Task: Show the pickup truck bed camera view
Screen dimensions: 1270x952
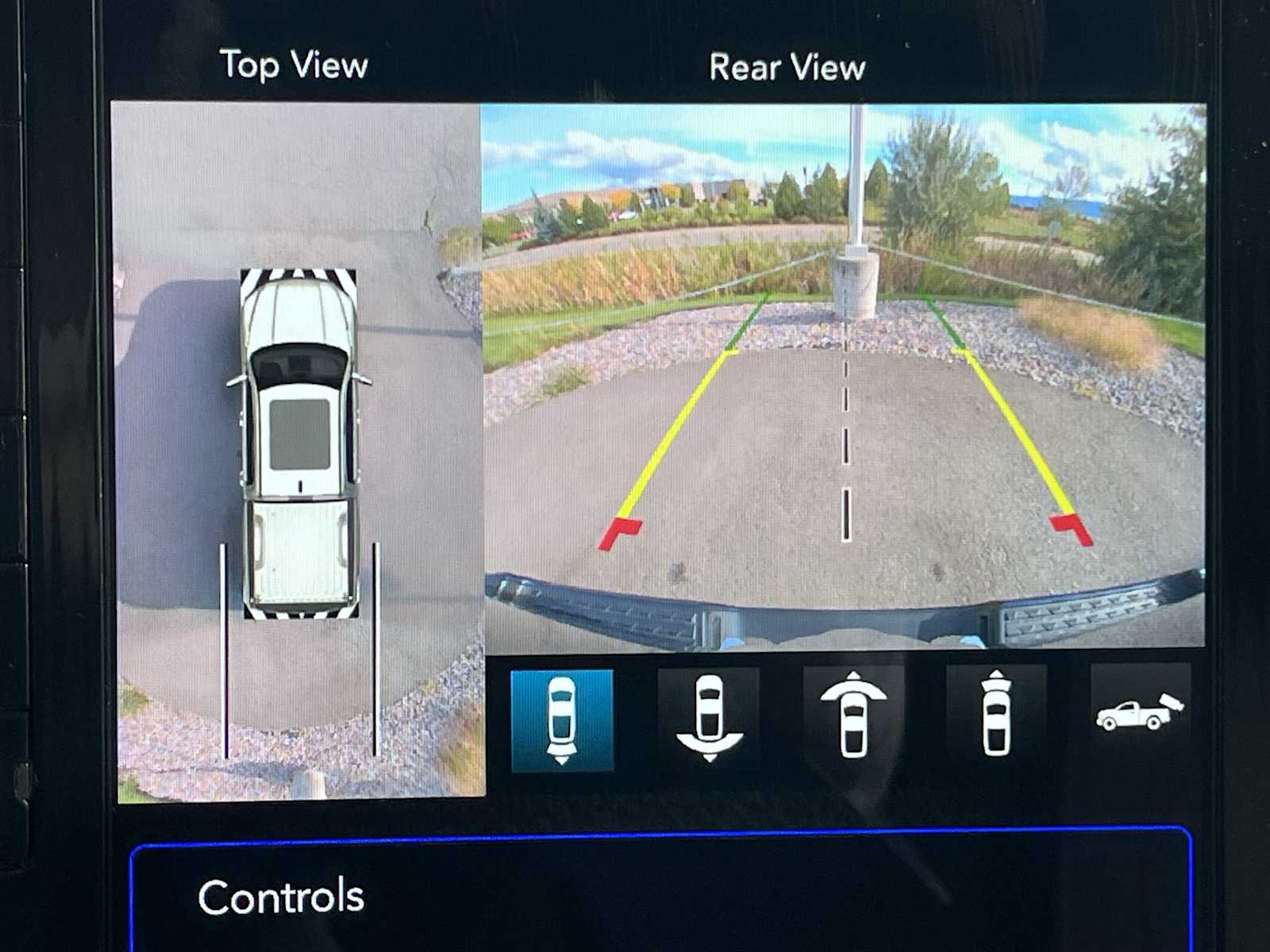Action: 1139,712
